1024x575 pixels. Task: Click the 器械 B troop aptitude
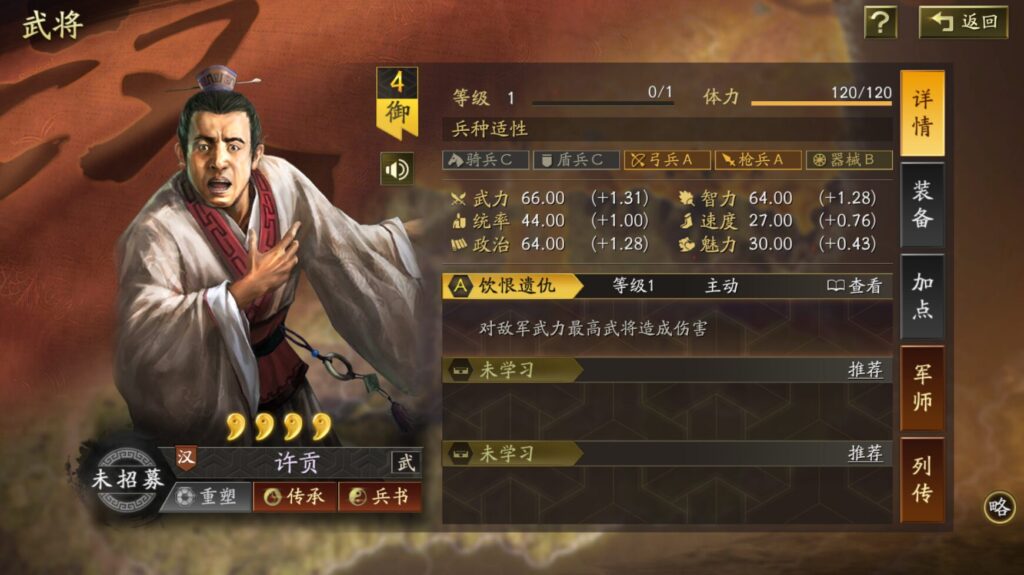pyautogui.click(x=849, y=160)
